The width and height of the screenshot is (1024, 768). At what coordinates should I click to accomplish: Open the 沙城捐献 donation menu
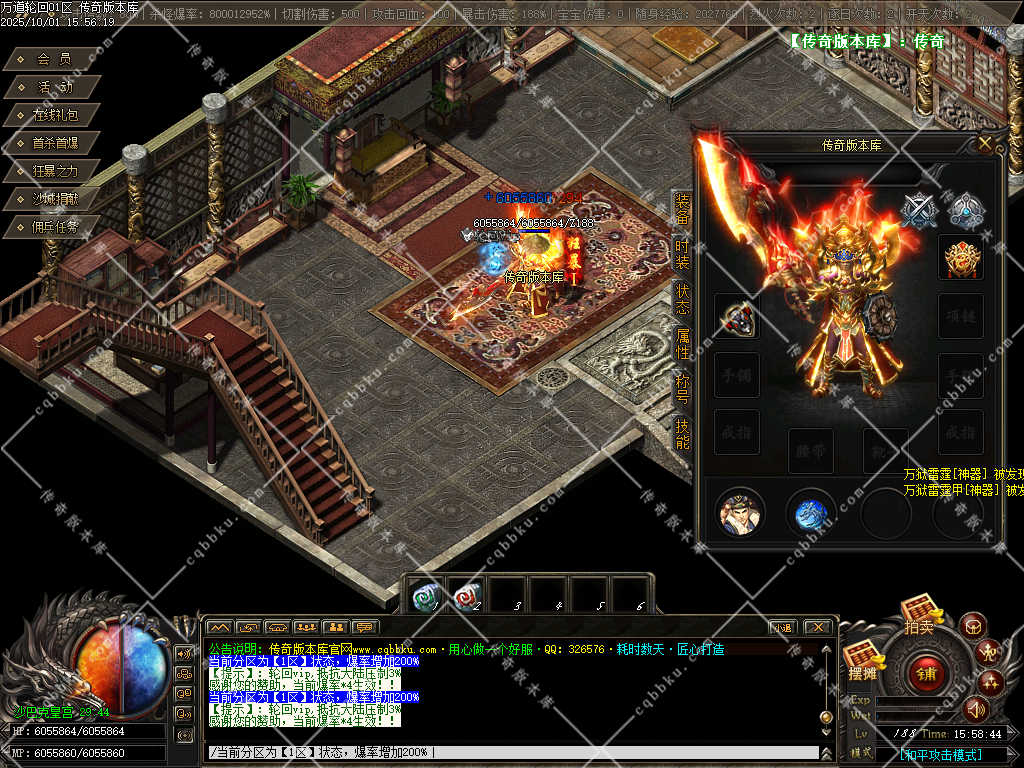click(x=54, y=199)
